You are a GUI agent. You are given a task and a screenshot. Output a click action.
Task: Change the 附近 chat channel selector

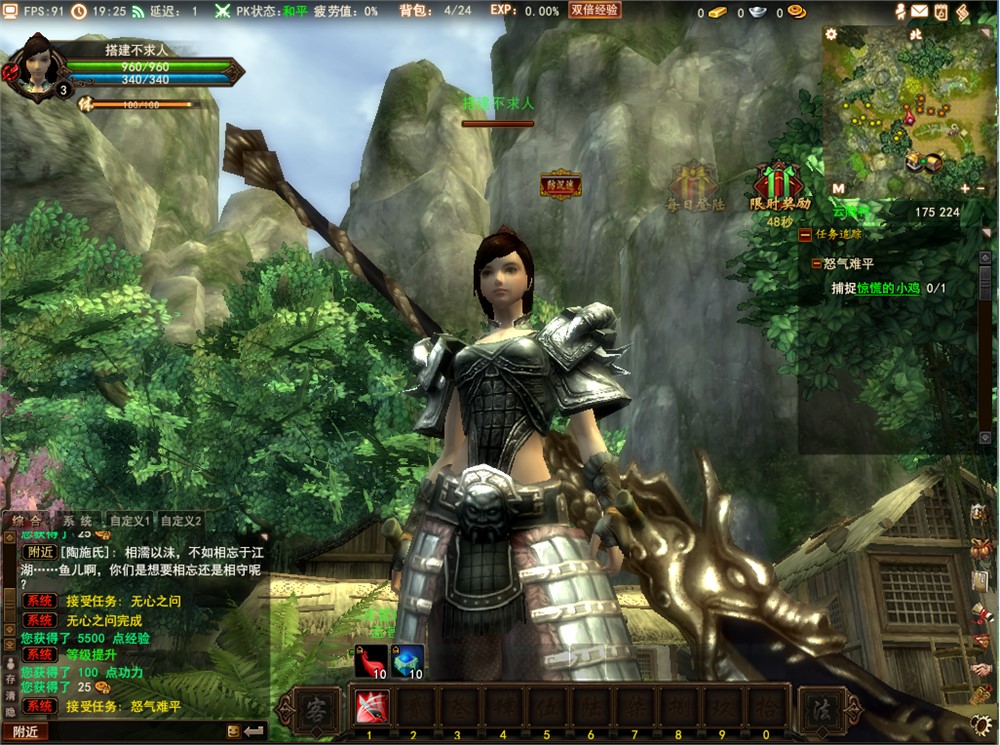coord(25,731)
